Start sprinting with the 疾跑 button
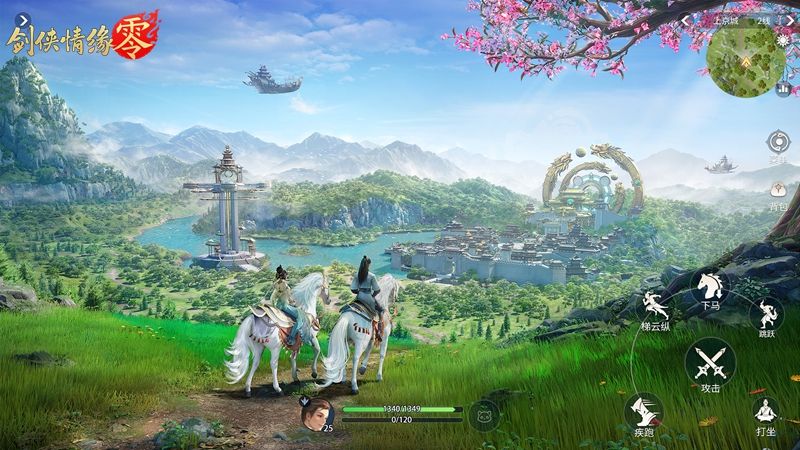Screen dimensions: 800x450 coord(643,412)
